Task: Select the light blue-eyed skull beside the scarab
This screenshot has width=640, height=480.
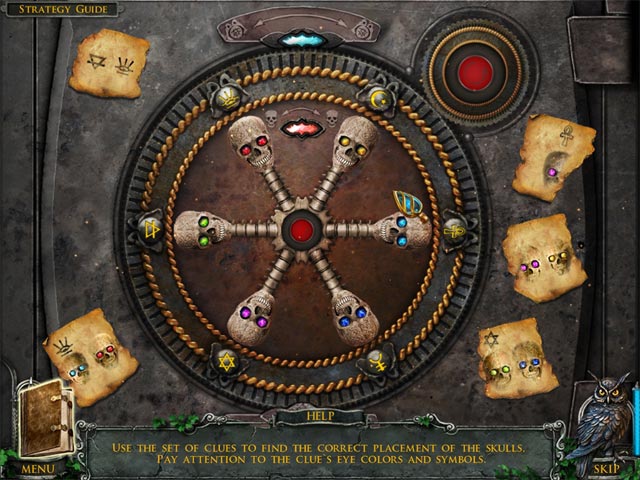Action: click(x=404, y=231)
